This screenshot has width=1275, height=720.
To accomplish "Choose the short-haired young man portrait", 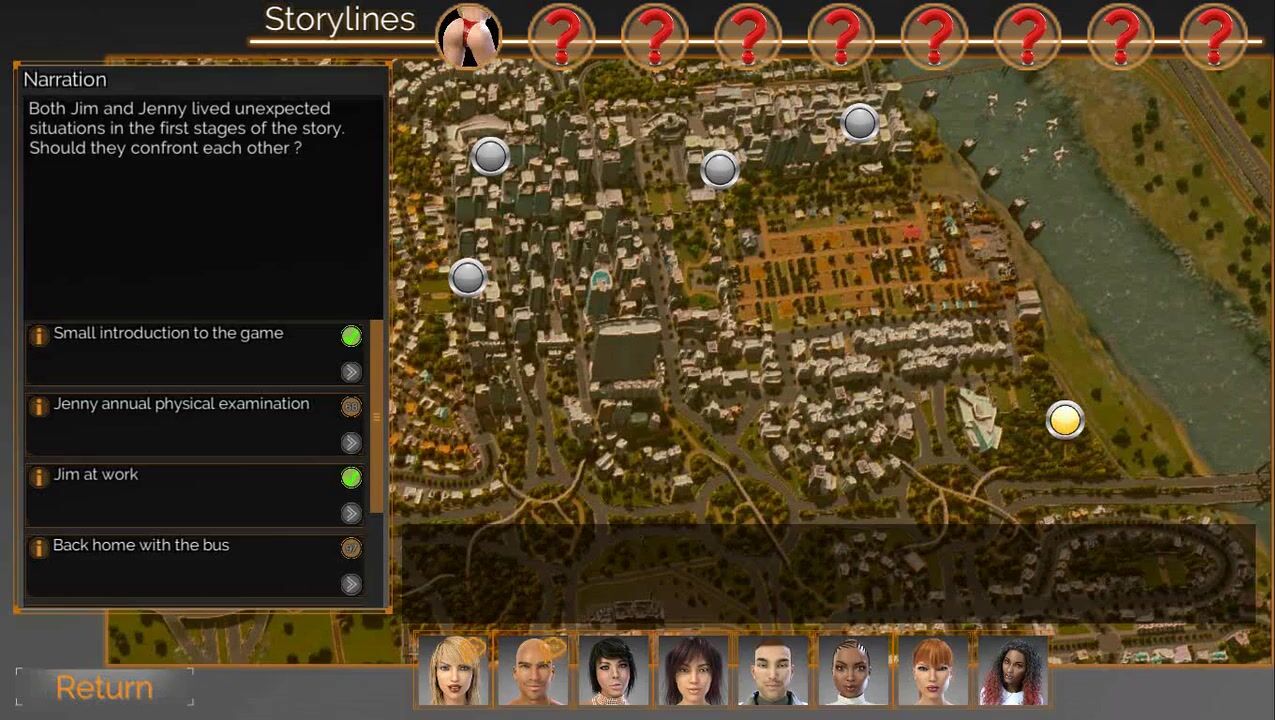I will [x=773, y=670].
